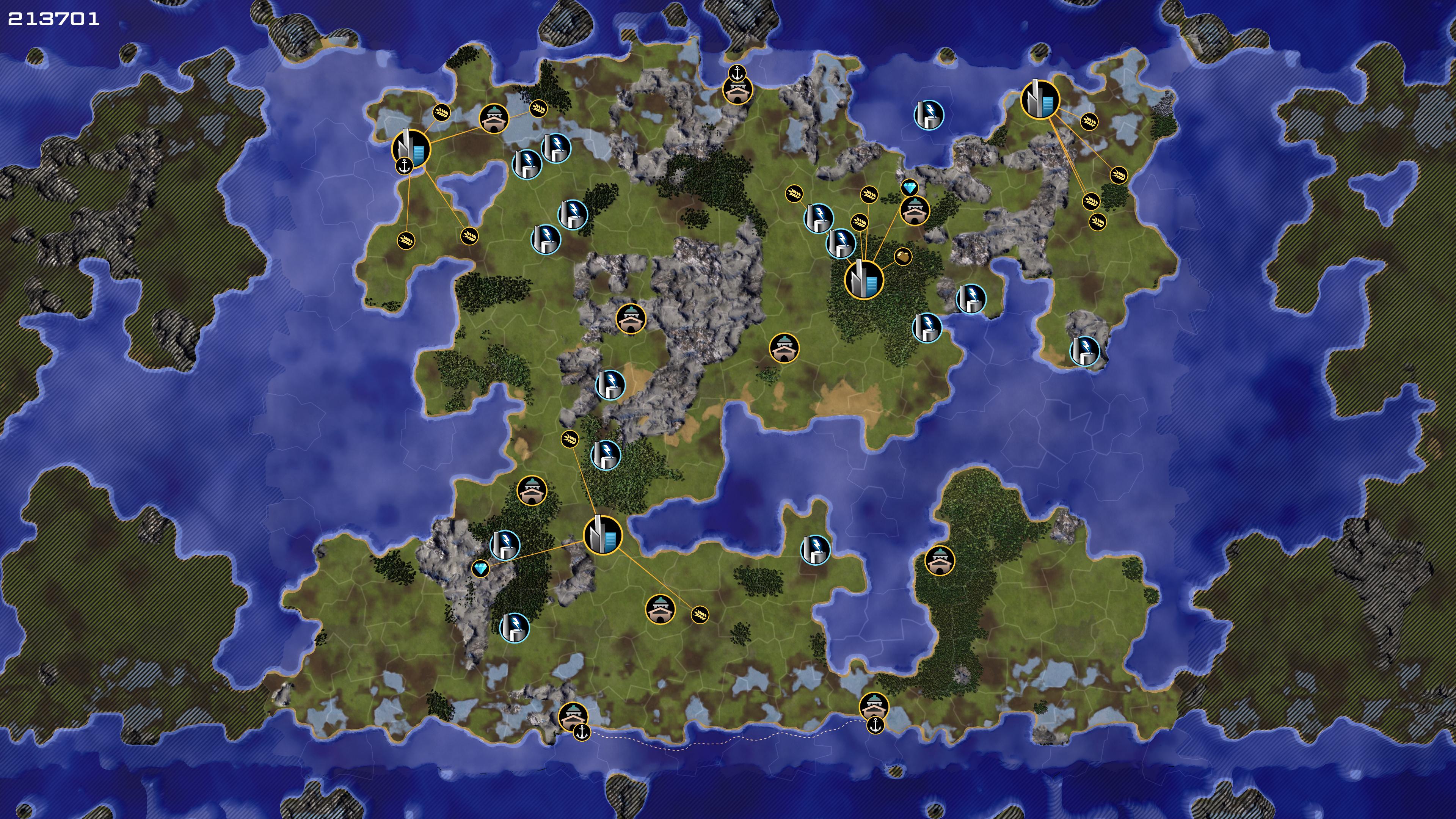Select the power plant marker surrounded by sea

929,115
